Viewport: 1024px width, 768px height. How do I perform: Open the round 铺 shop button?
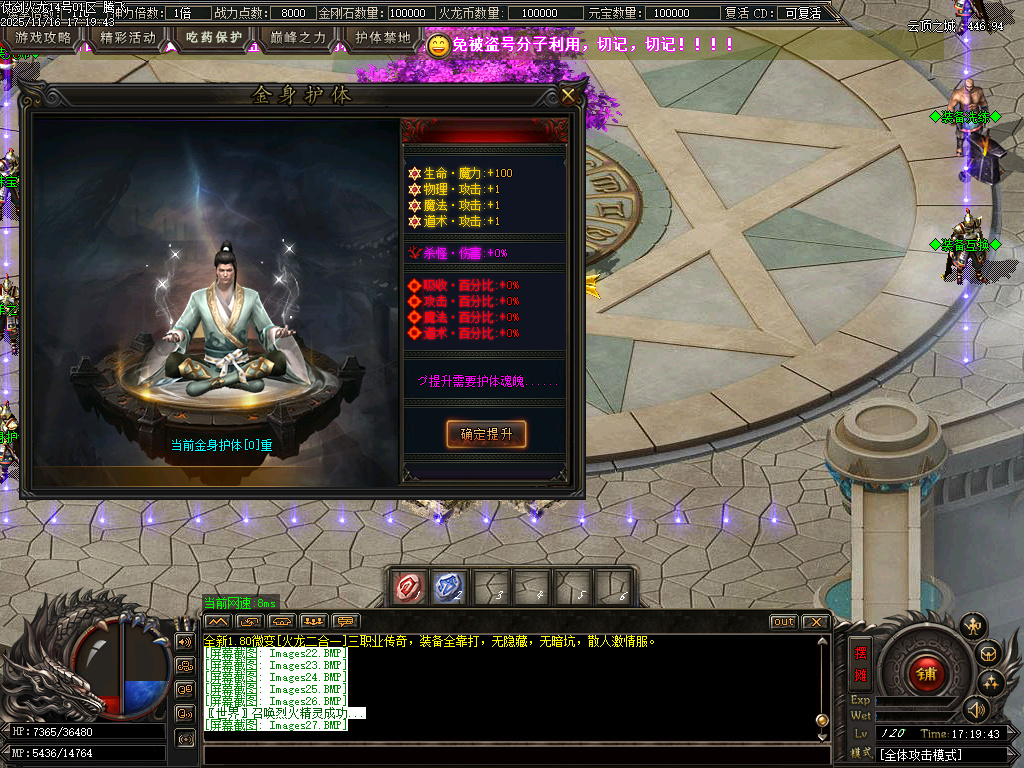(x=926, y=672)
